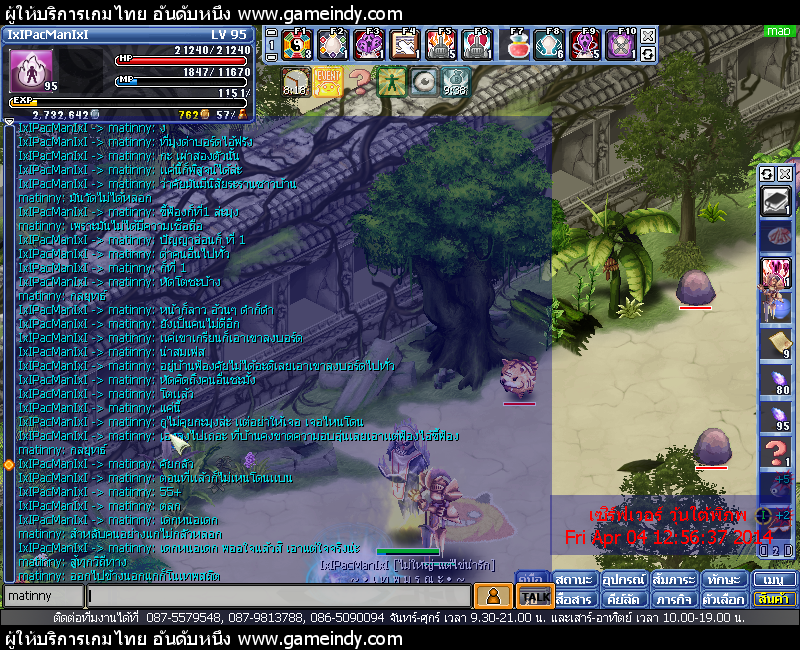Open the สินค้า (item shop) button
Screen dimensions: 800x650
(x=774, y=599)
